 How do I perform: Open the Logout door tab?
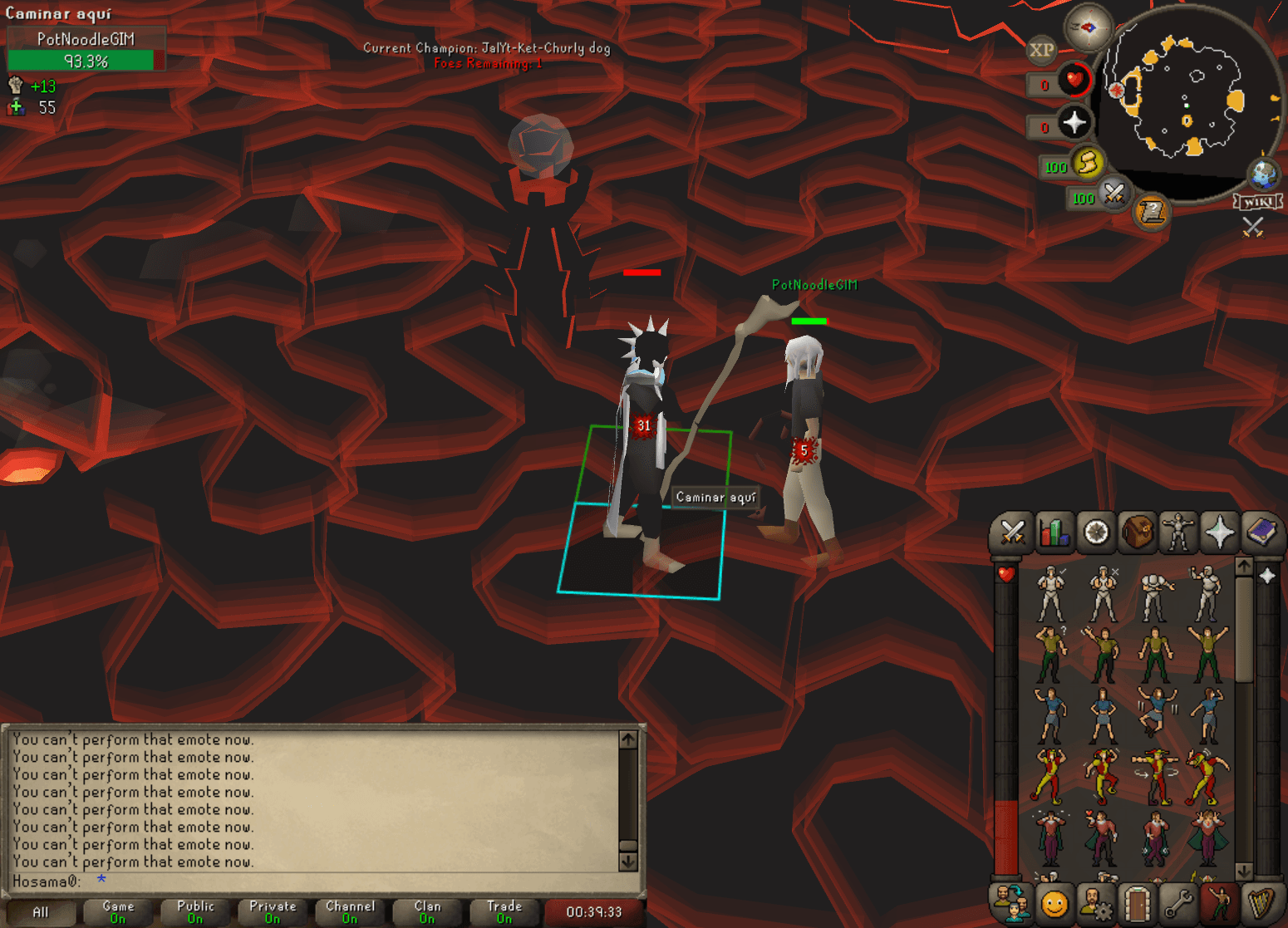[1137, 904]
